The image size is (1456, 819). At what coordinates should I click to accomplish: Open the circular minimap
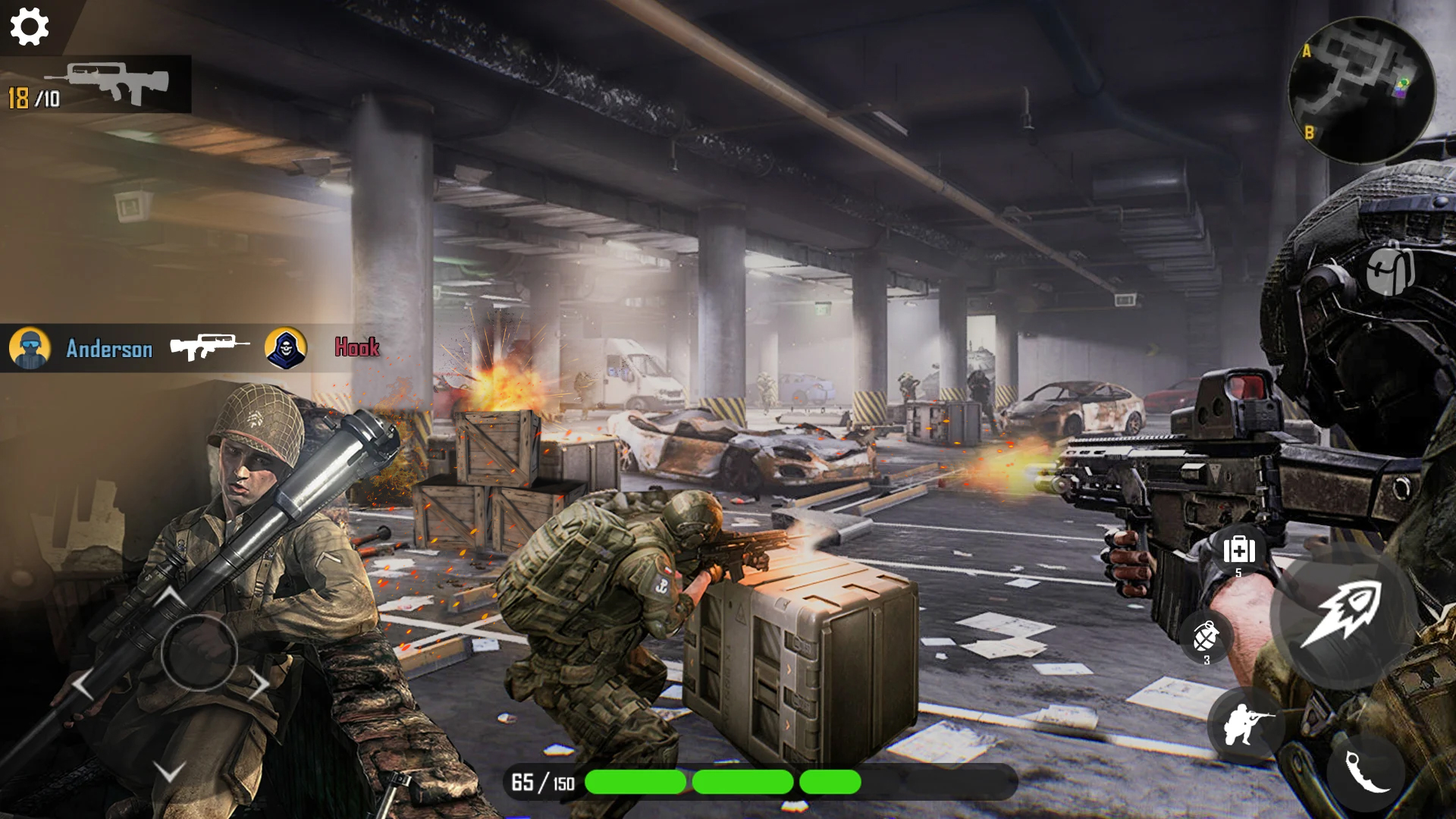(1361, 90)
